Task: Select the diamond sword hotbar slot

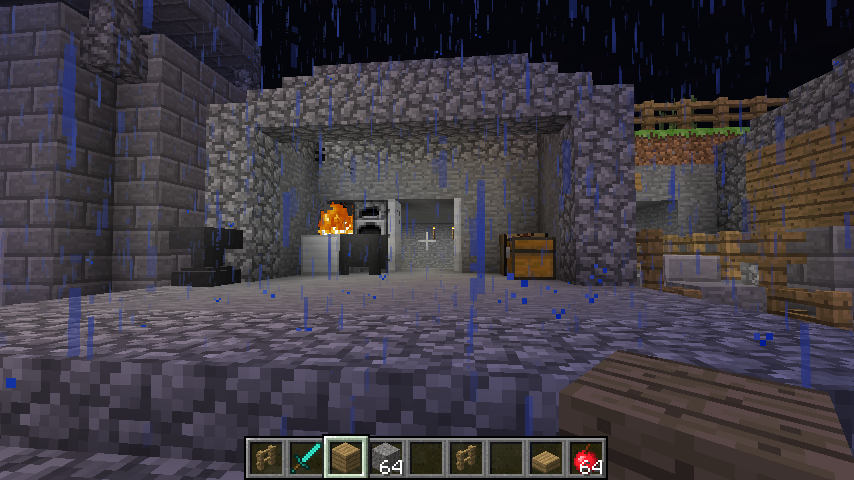Action: (306, 458)
